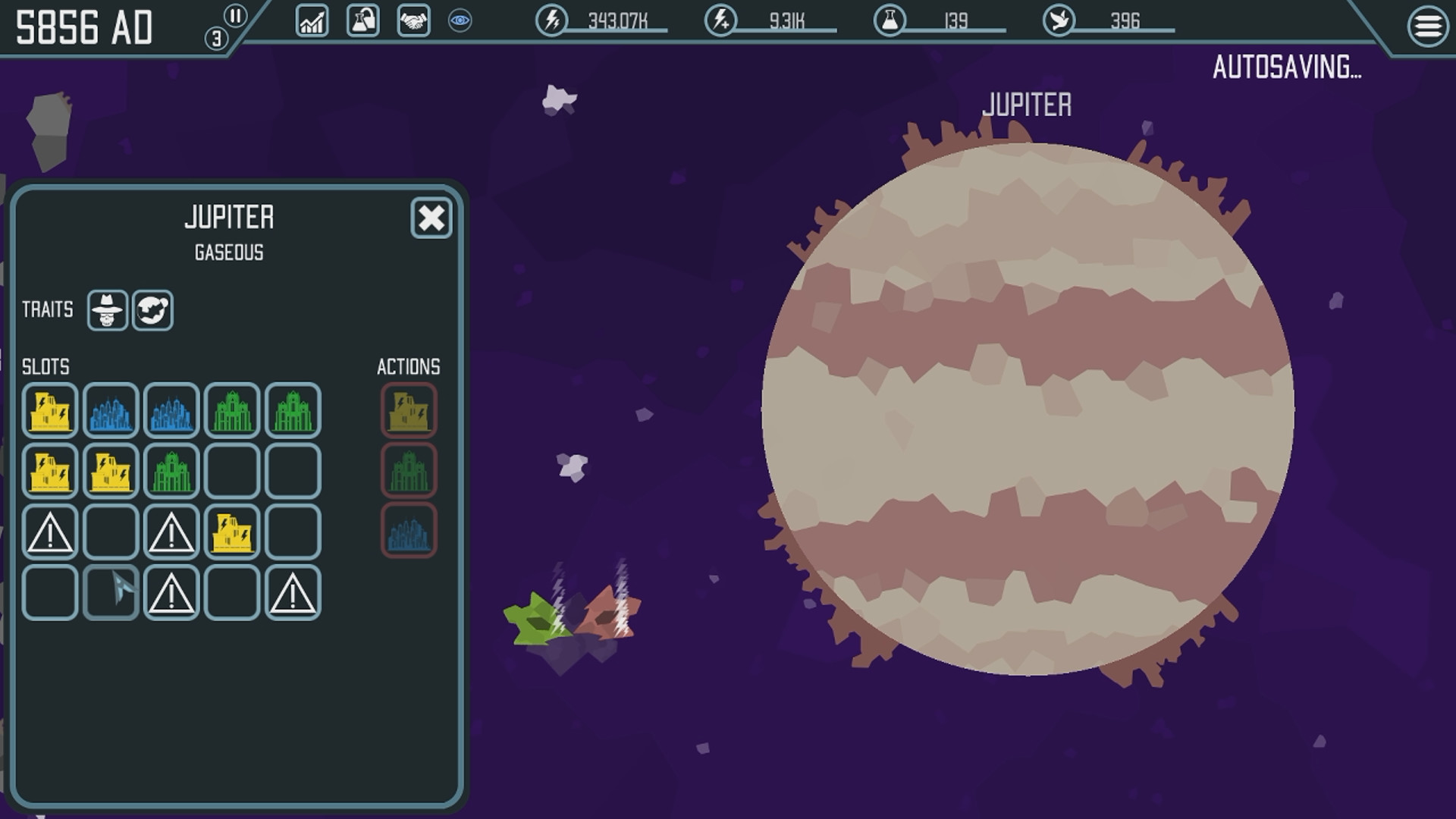This screenshot has width=1456, height=819.
Task: Open the research unlock panel
Action: [x=361, y=22]
